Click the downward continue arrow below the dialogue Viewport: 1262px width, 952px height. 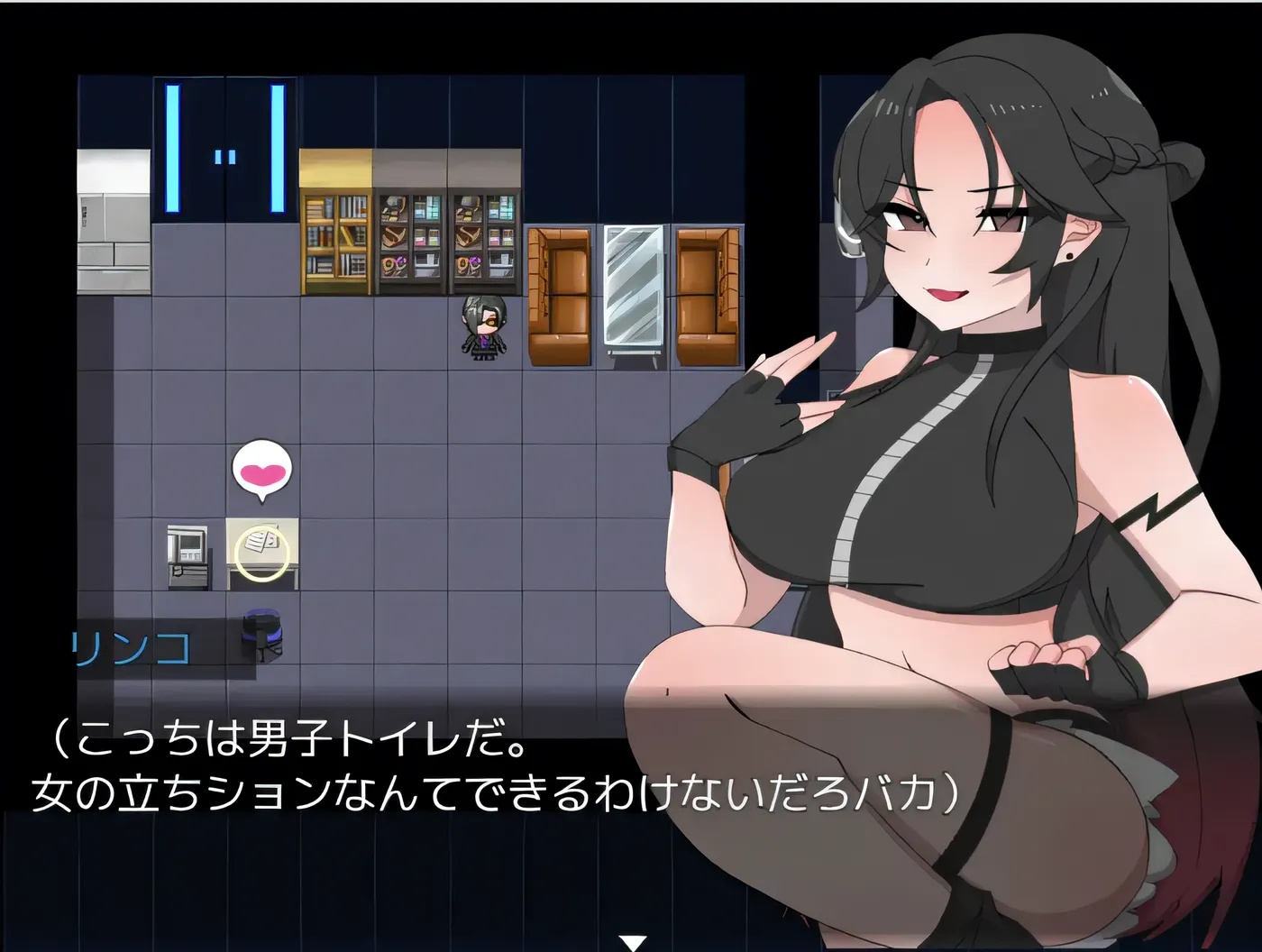coord(631,940)
